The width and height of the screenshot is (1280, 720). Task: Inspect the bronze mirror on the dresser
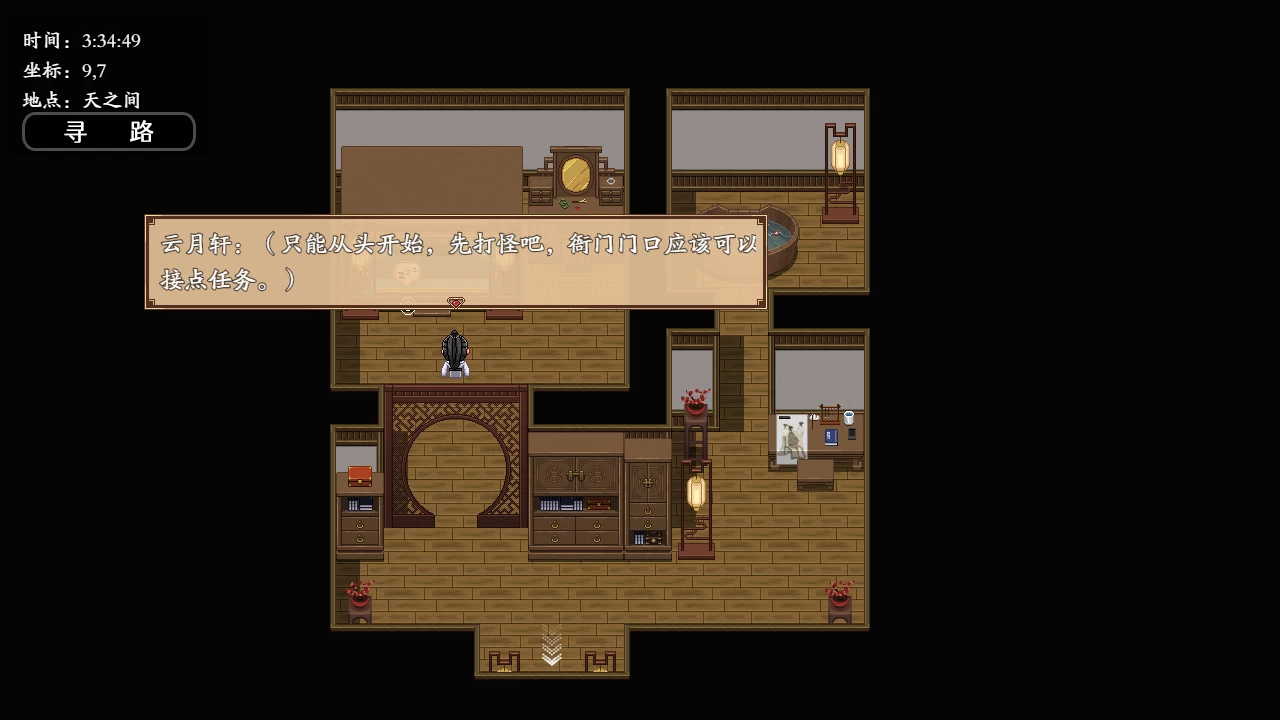point(575,173)
